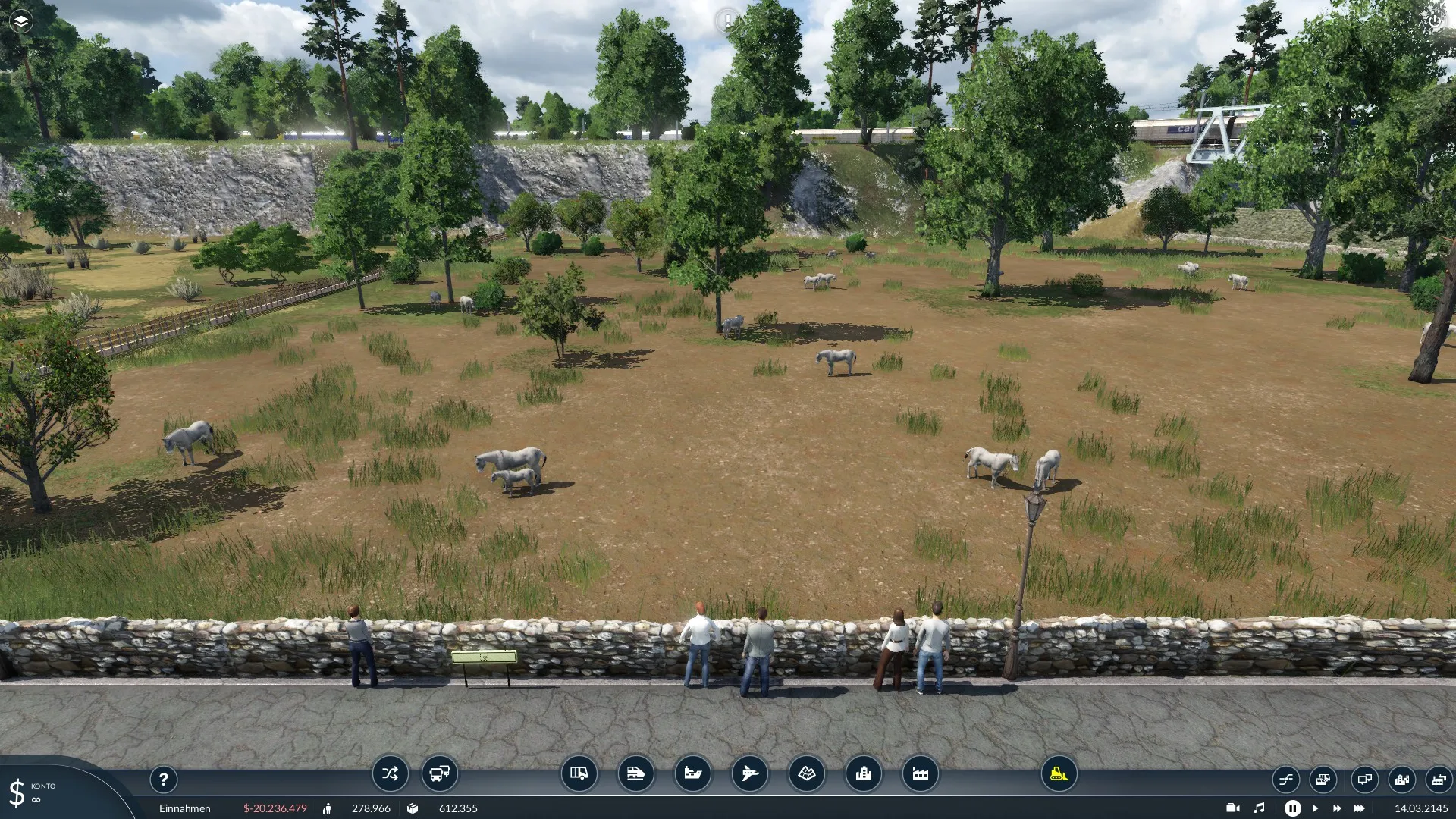
Task: Open the Konto finances panel
Action: click(30, 792)
